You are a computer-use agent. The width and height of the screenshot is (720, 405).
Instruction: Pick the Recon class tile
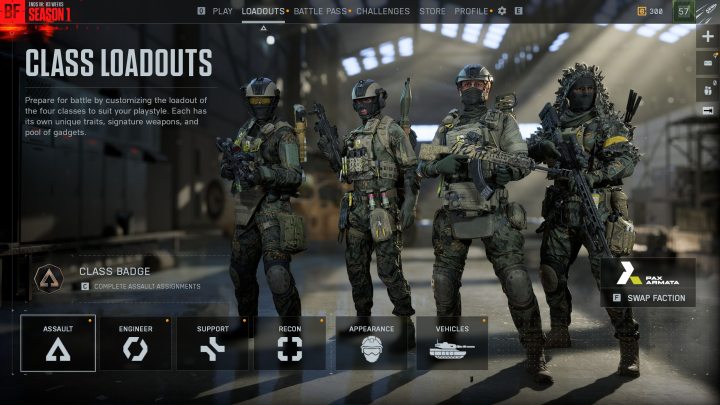[x=289, y=343]
